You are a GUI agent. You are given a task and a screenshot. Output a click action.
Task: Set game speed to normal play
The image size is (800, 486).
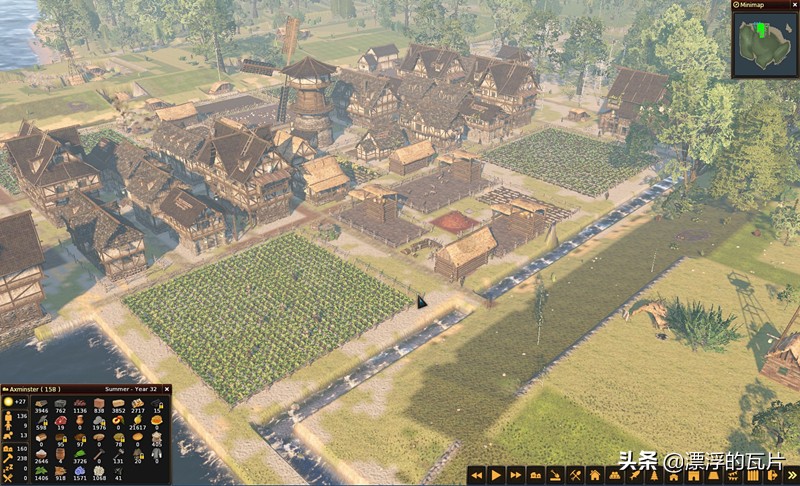496,475
